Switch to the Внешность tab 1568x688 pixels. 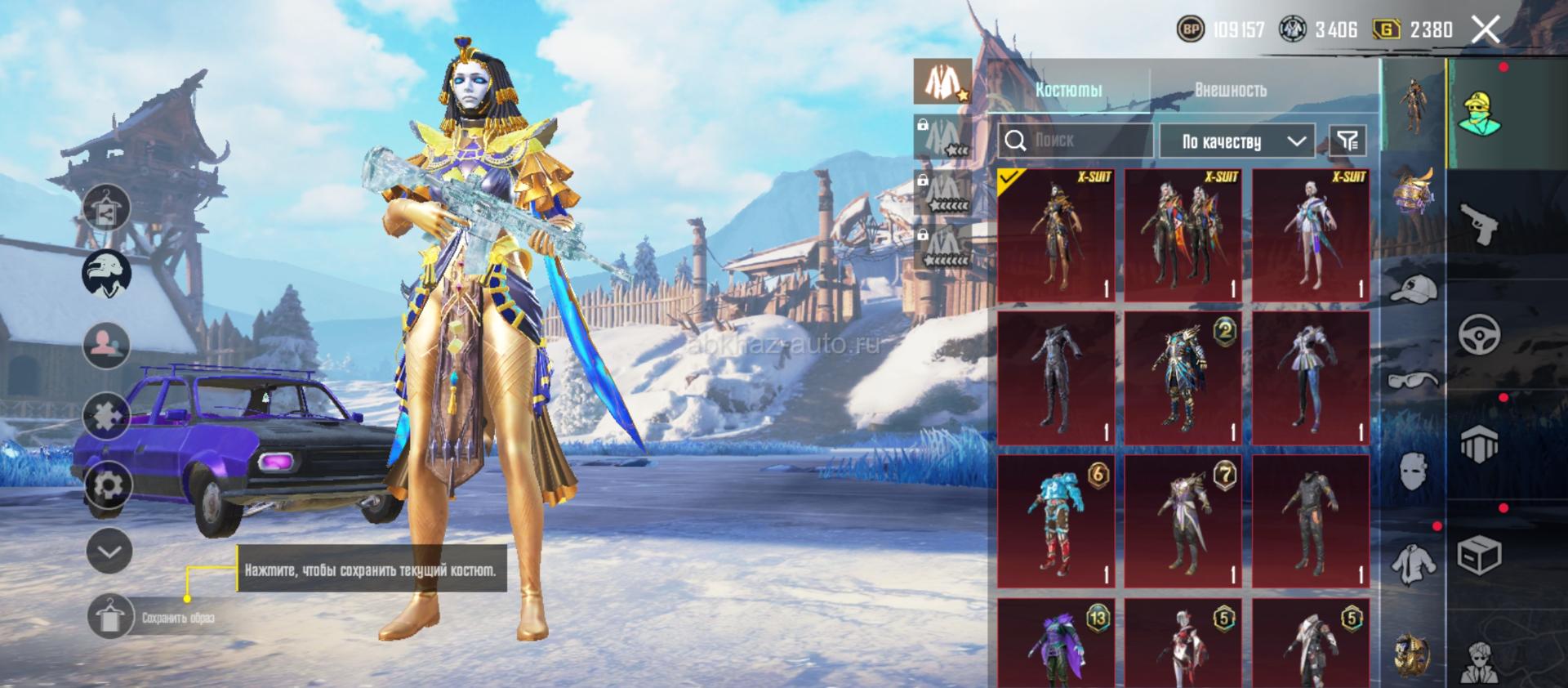[1231, 89]
